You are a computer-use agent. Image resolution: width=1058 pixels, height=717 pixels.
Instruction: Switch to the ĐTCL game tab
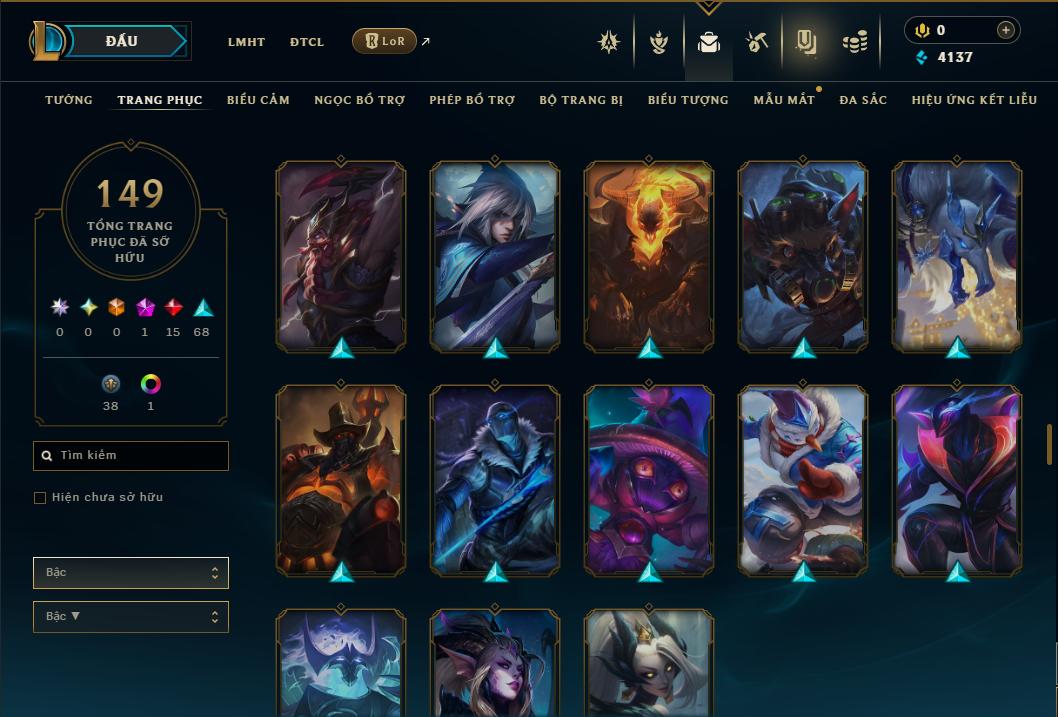(307, 42)
